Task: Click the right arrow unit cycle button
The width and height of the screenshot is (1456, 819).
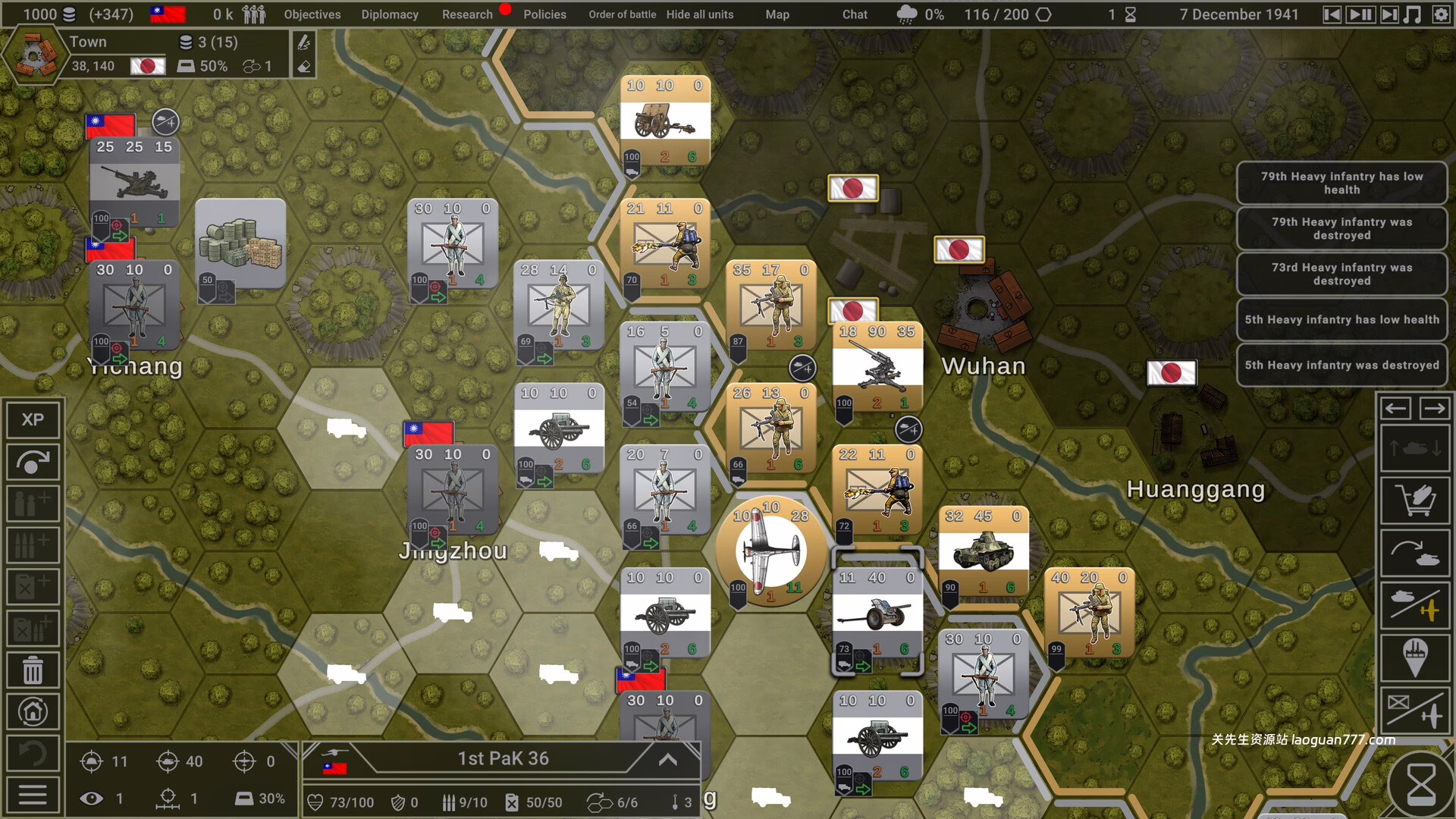Action: (x=1433, y=408)
